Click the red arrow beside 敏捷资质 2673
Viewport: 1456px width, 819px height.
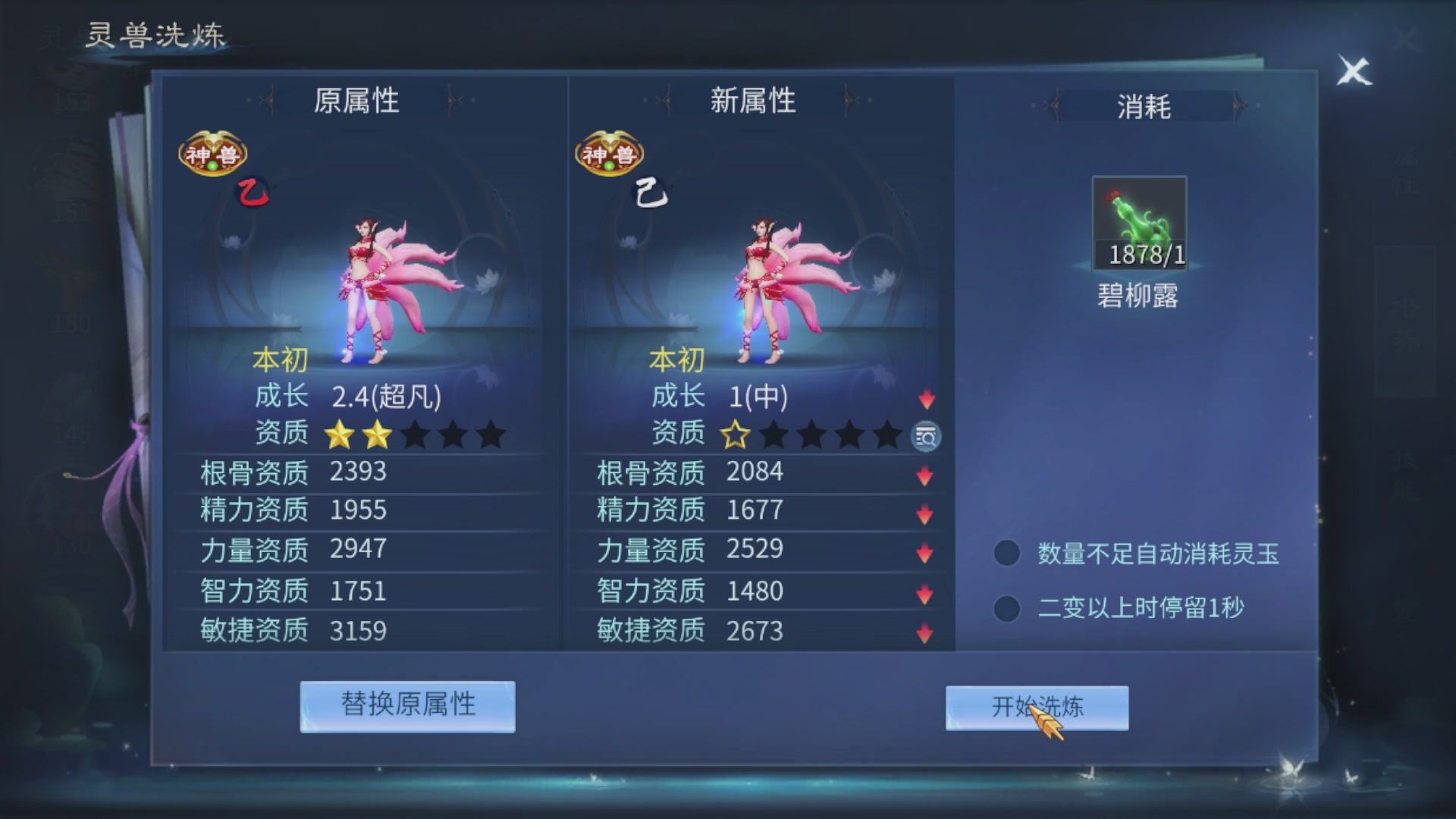click(925, 632)
